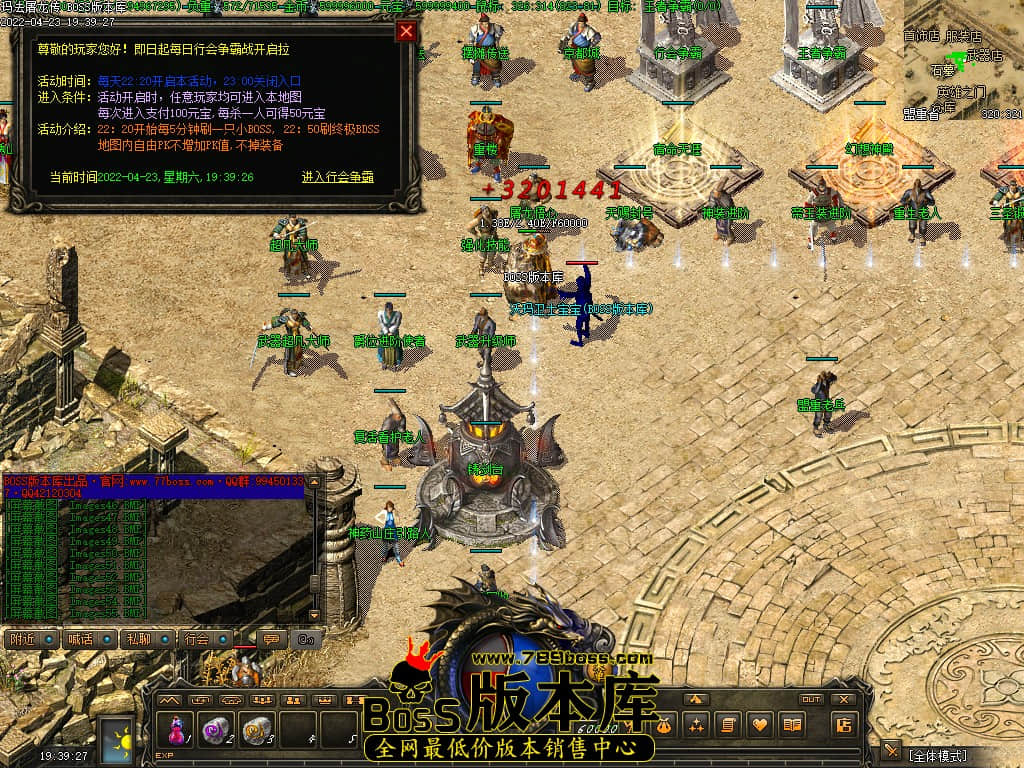Viewport: 1024px width, 768px height.
Task: Open the skills sparkle icon
Action: click(697, 724)
